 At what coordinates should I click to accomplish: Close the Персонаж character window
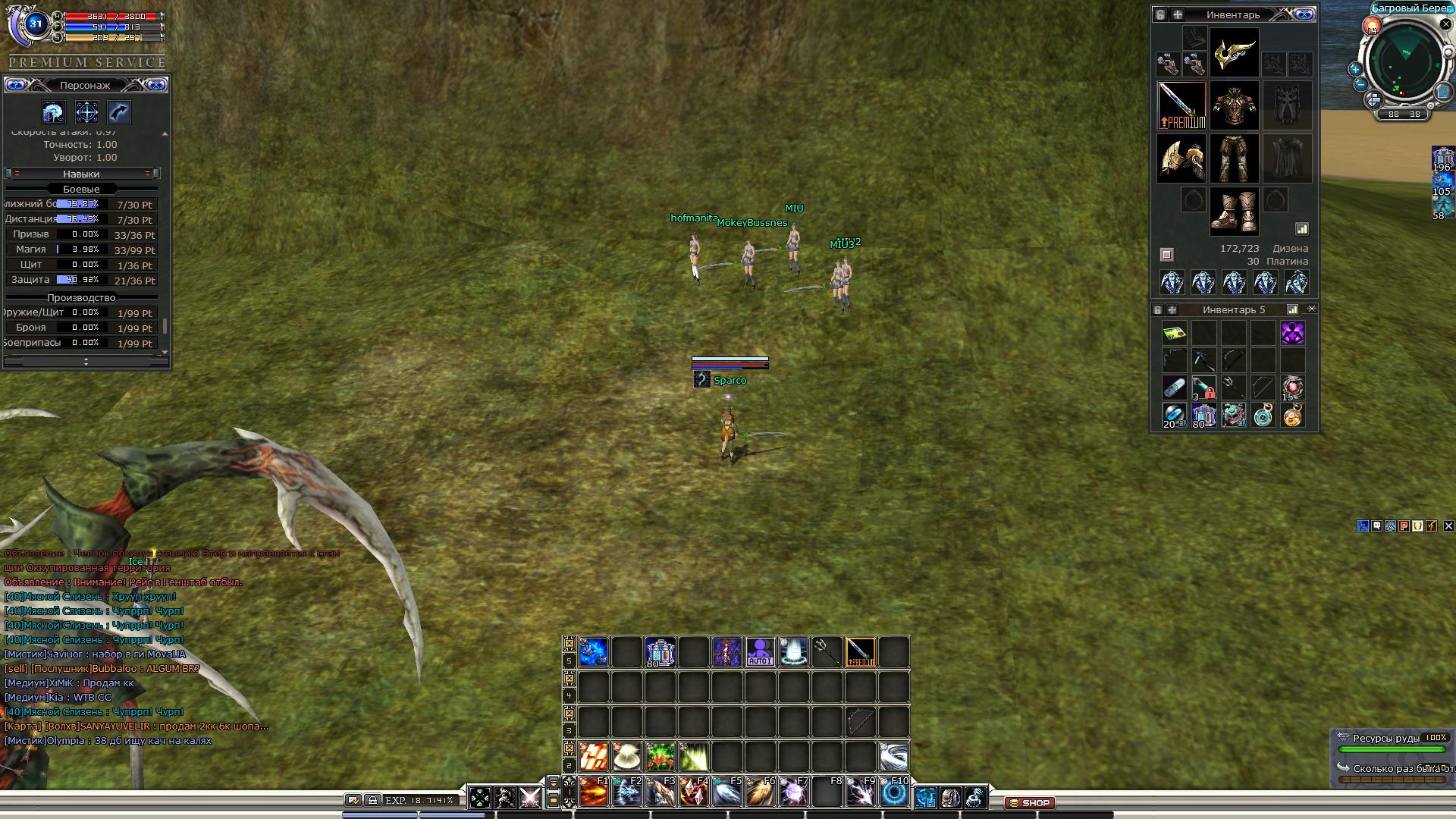click(156, 85)
